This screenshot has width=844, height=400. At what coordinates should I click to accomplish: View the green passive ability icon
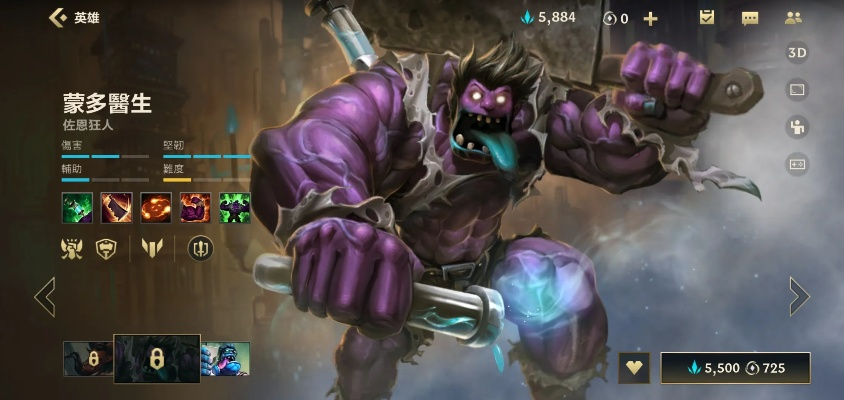coord(77,208)
